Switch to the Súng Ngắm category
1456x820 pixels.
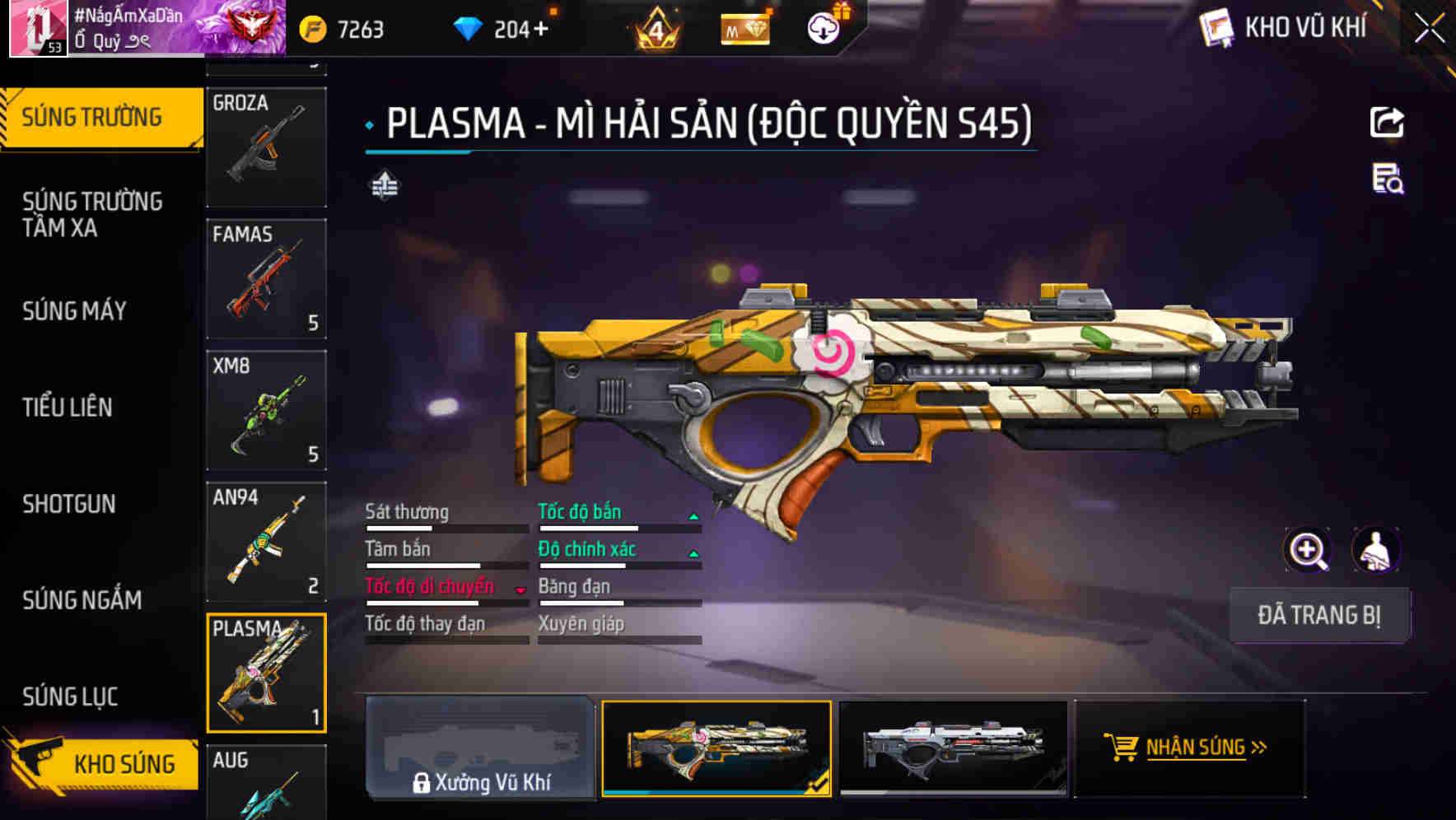(x=81, y=600)
